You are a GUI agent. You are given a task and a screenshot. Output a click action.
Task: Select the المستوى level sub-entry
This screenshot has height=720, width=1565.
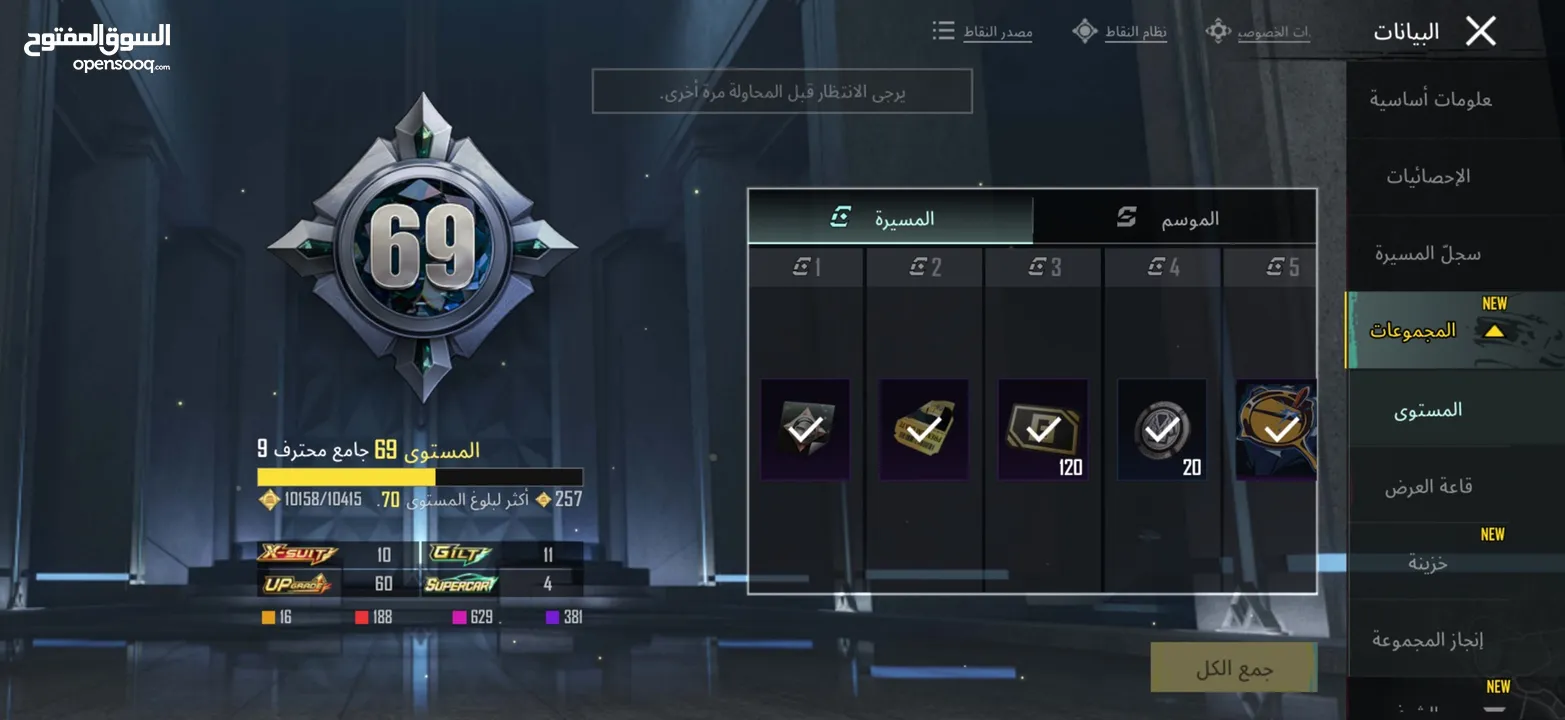coord(1428,409)
